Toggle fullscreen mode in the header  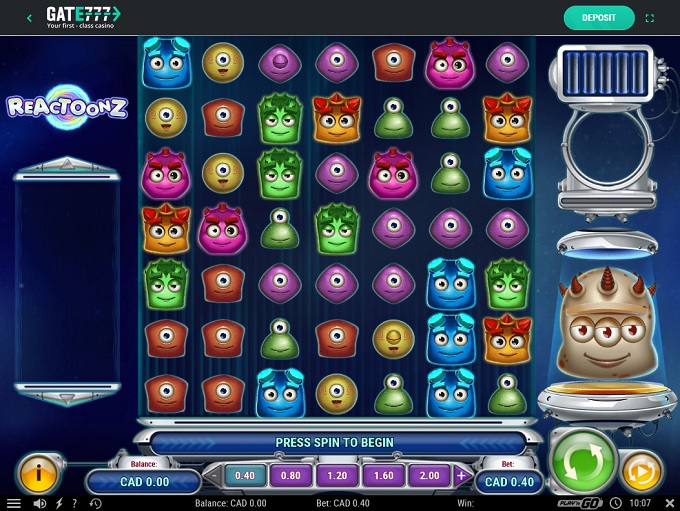tap(651, 17)
